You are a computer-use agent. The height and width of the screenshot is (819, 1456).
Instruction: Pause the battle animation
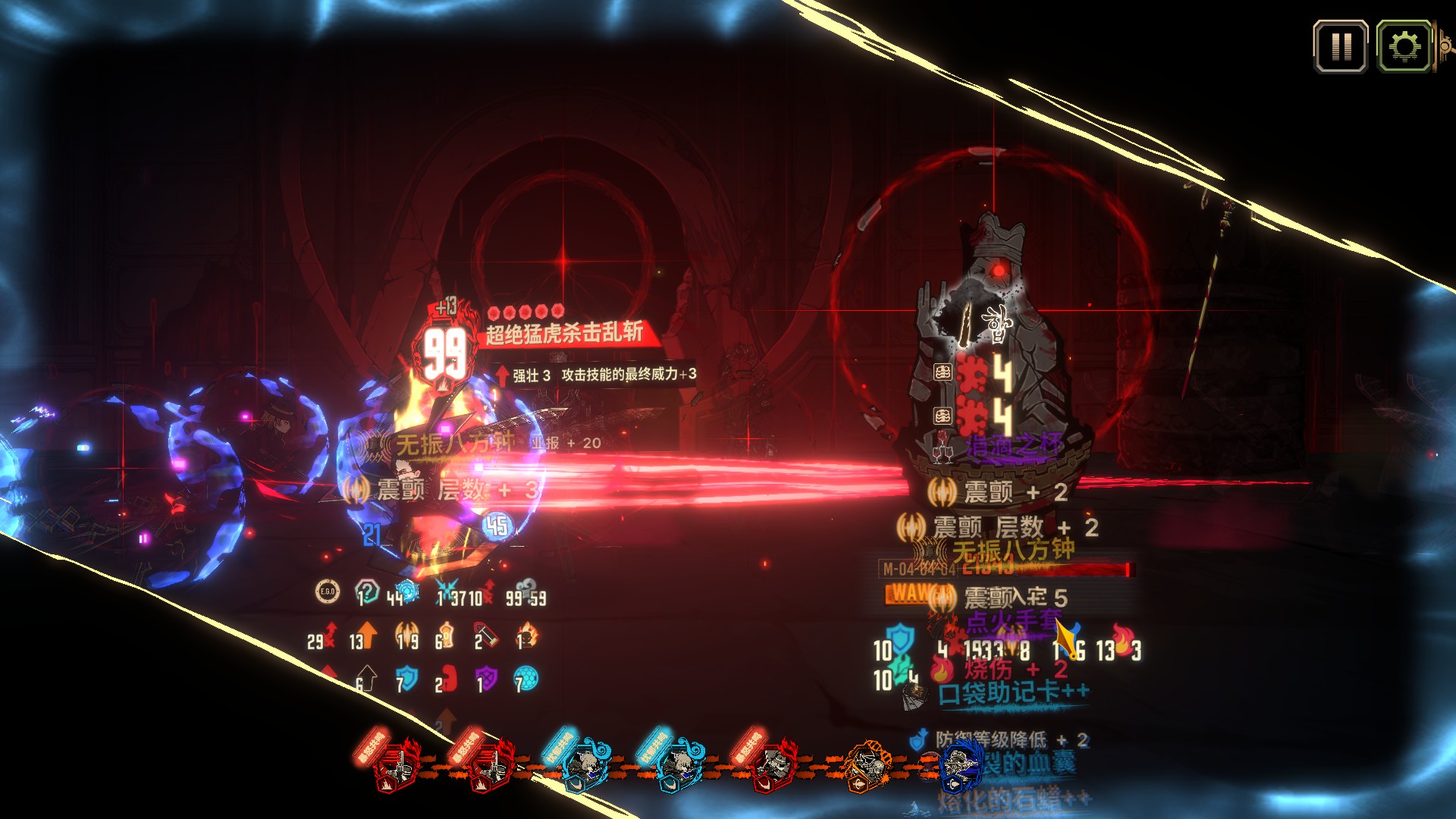pyautogui.click(x=1341, y=47)
